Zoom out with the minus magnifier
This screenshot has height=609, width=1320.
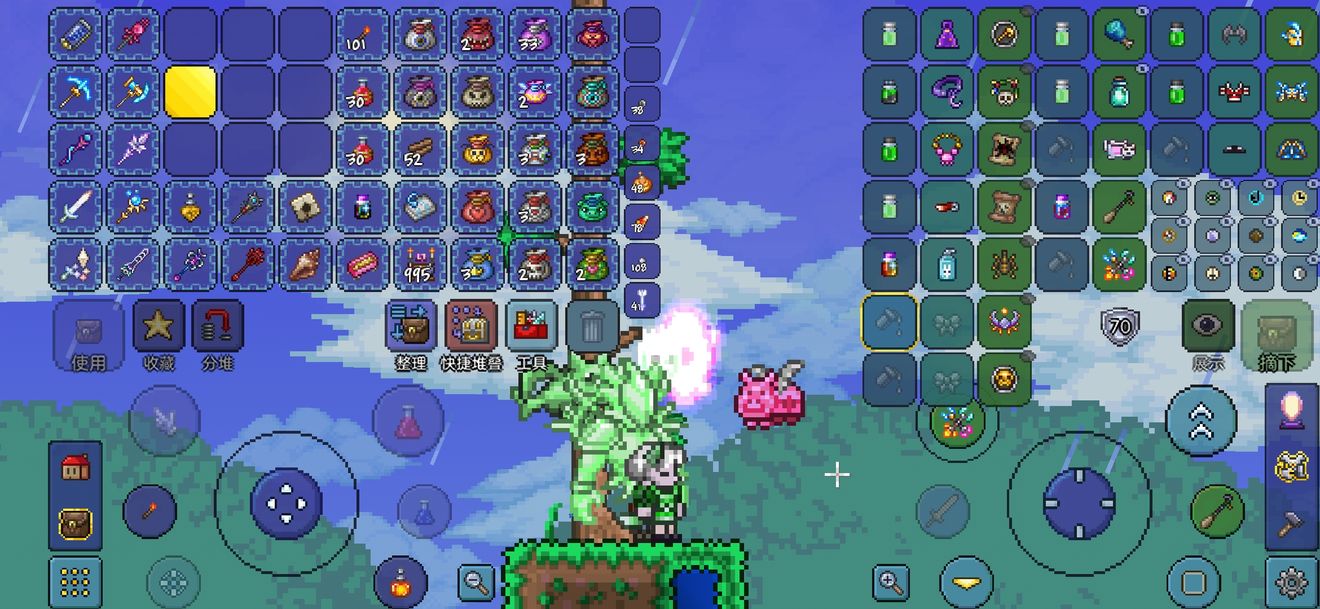(x=477, y=580)
